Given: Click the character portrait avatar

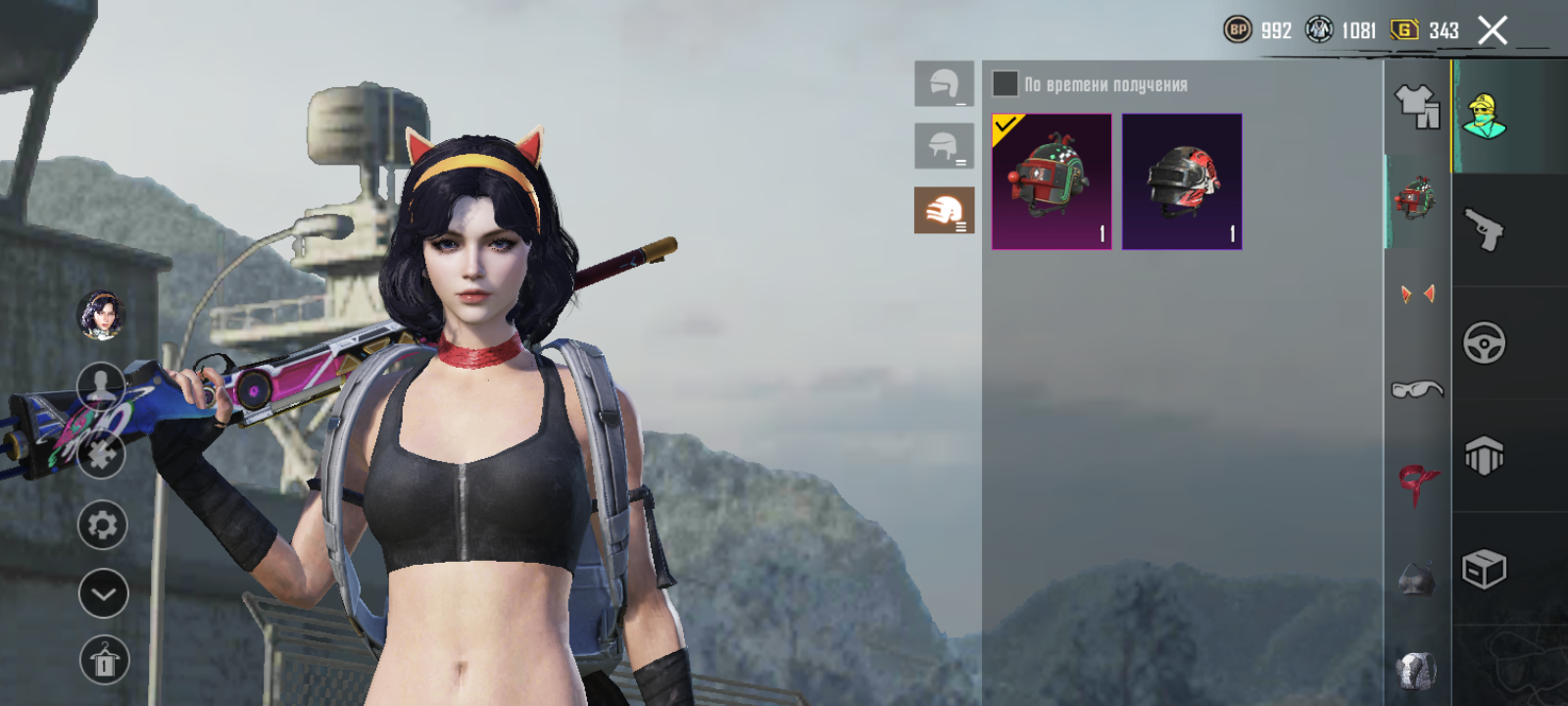Looking at the screenshot, I should tap(101, 316).
